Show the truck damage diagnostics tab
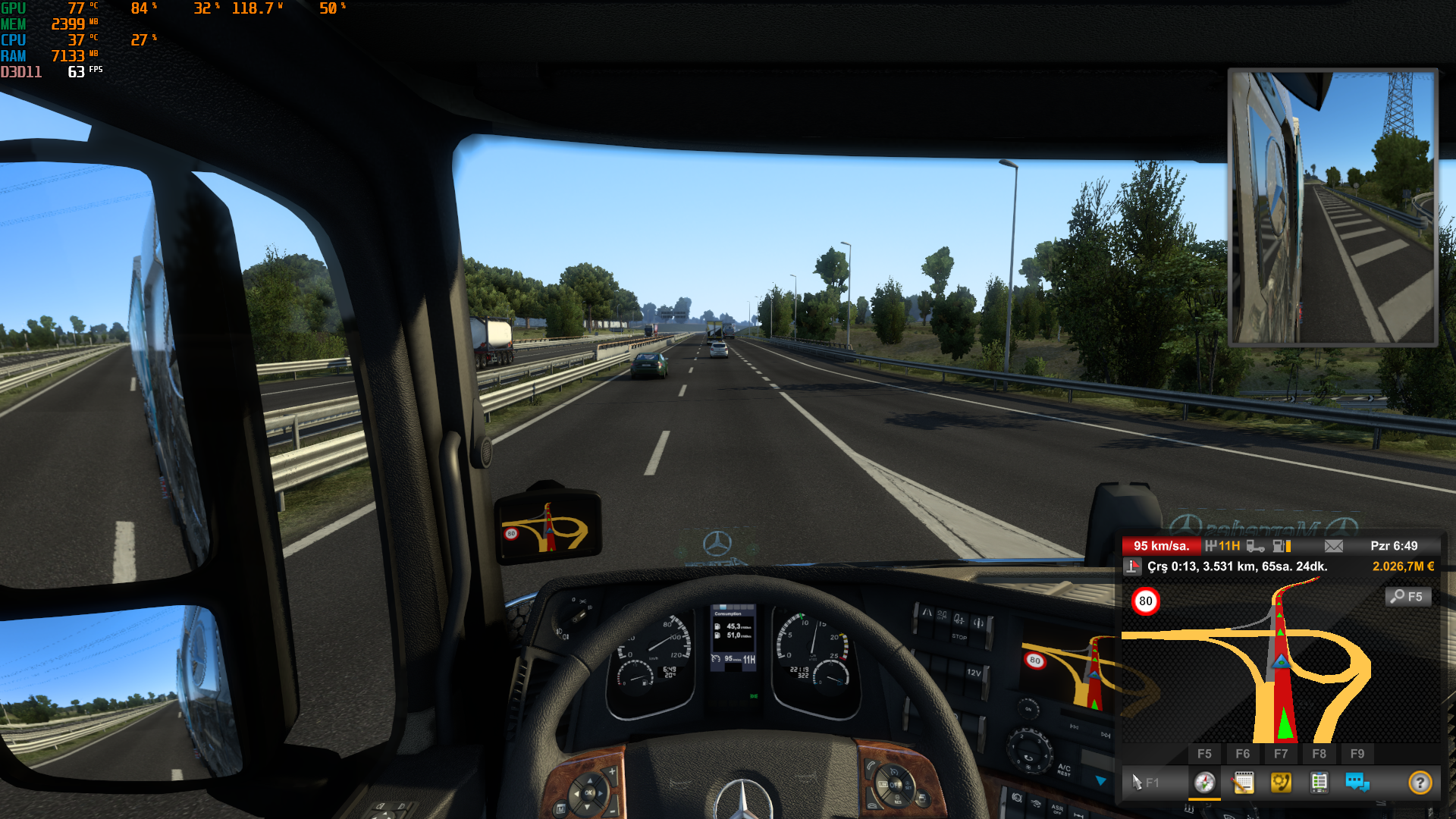This screenshot has height=819, width=1456. coord(1319,782)
